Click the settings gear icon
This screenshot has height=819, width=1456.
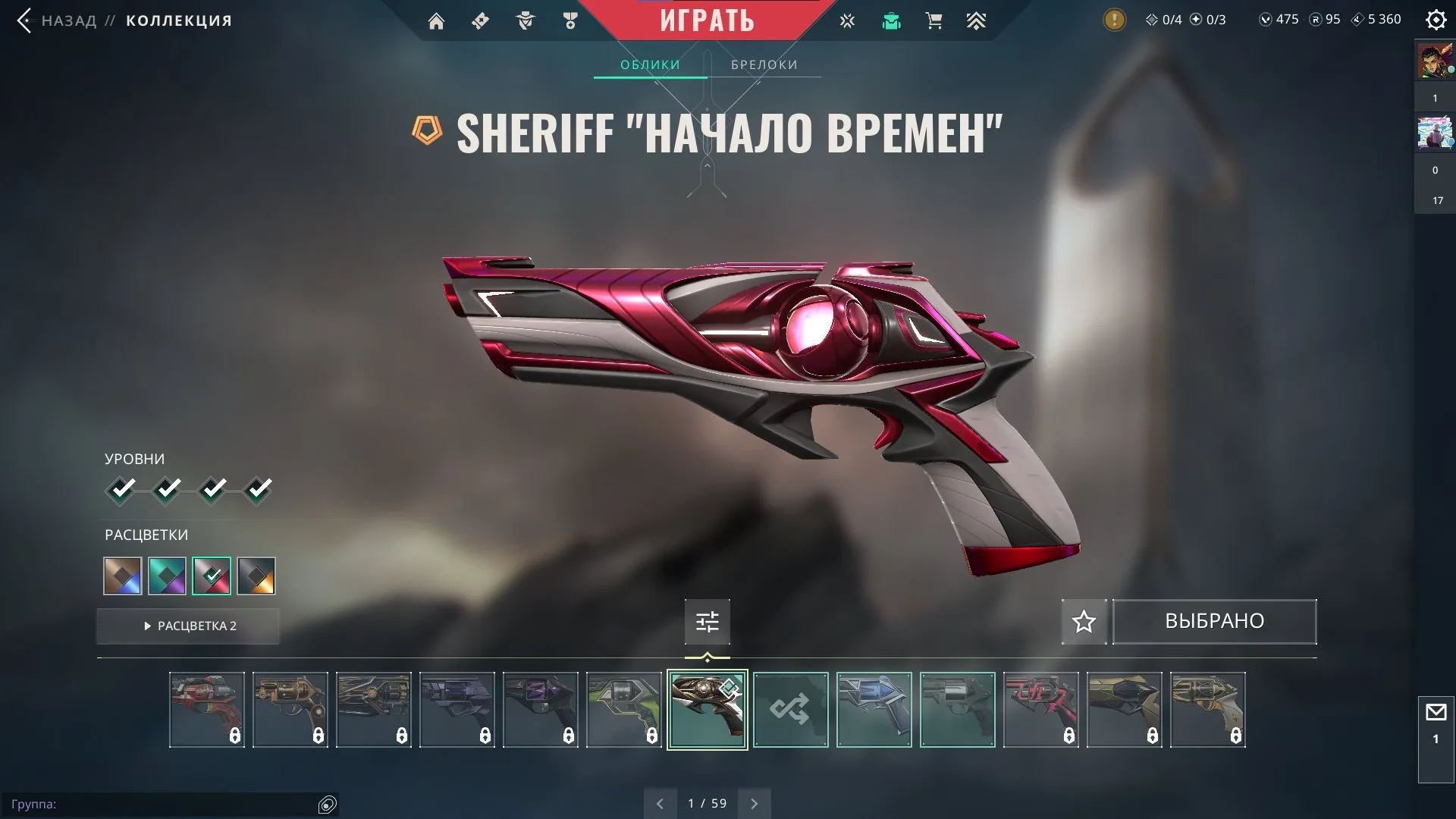1436,20
